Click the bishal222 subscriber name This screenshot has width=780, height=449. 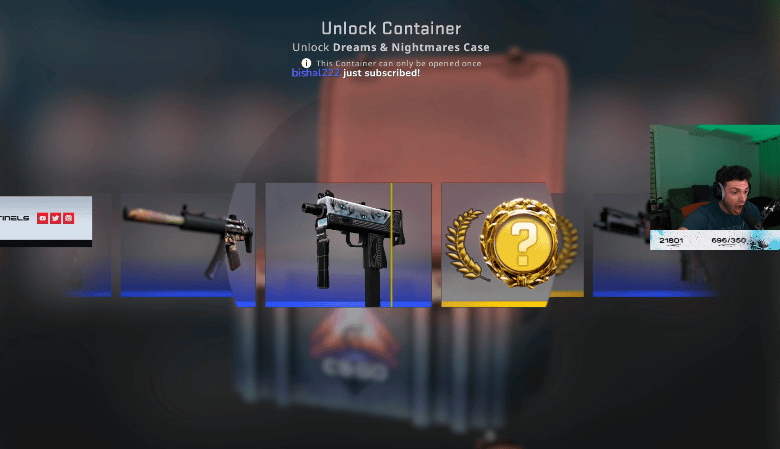315,73
